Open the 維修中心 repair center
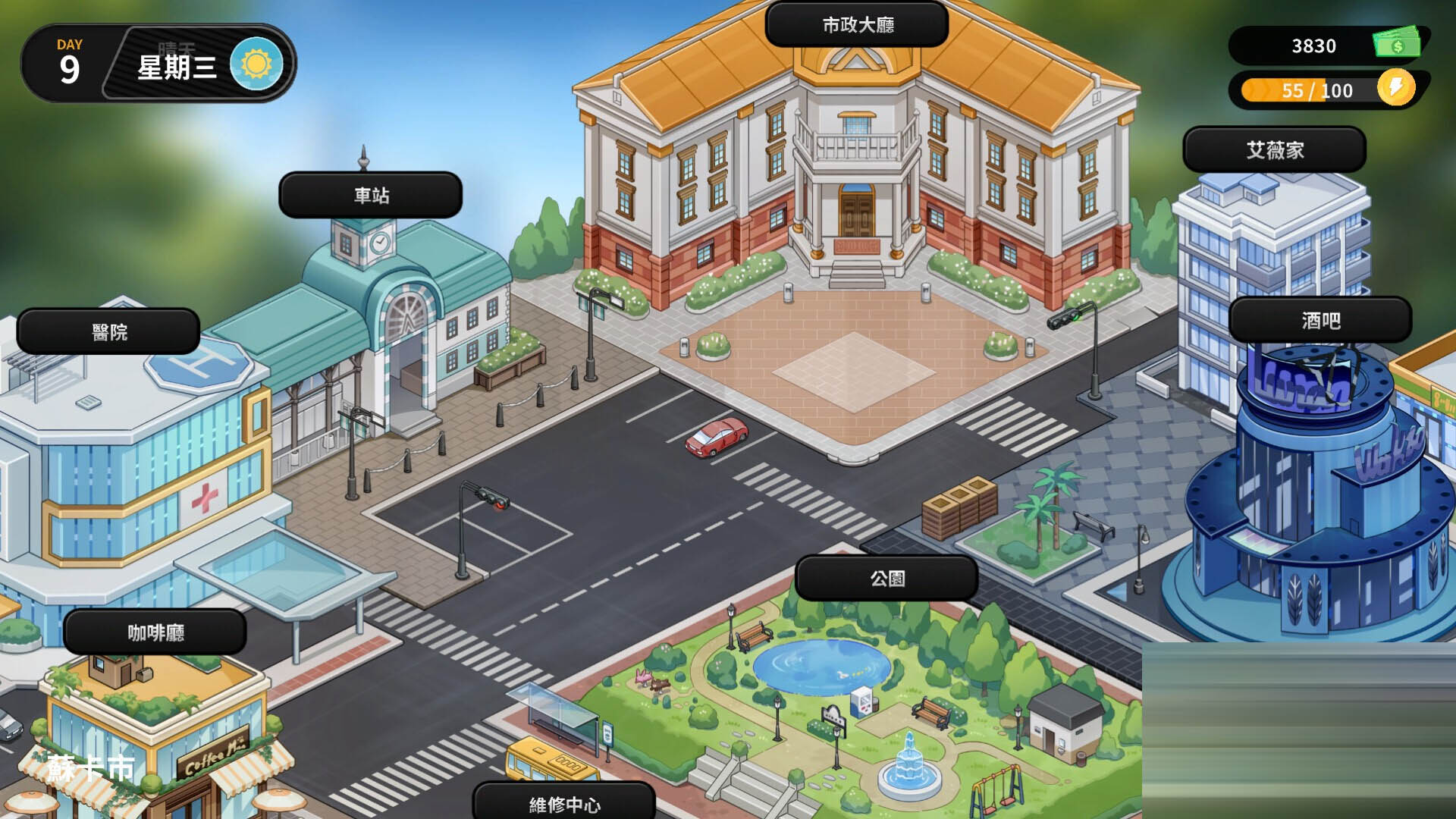 pyautogui.click(x=564, y=802)
